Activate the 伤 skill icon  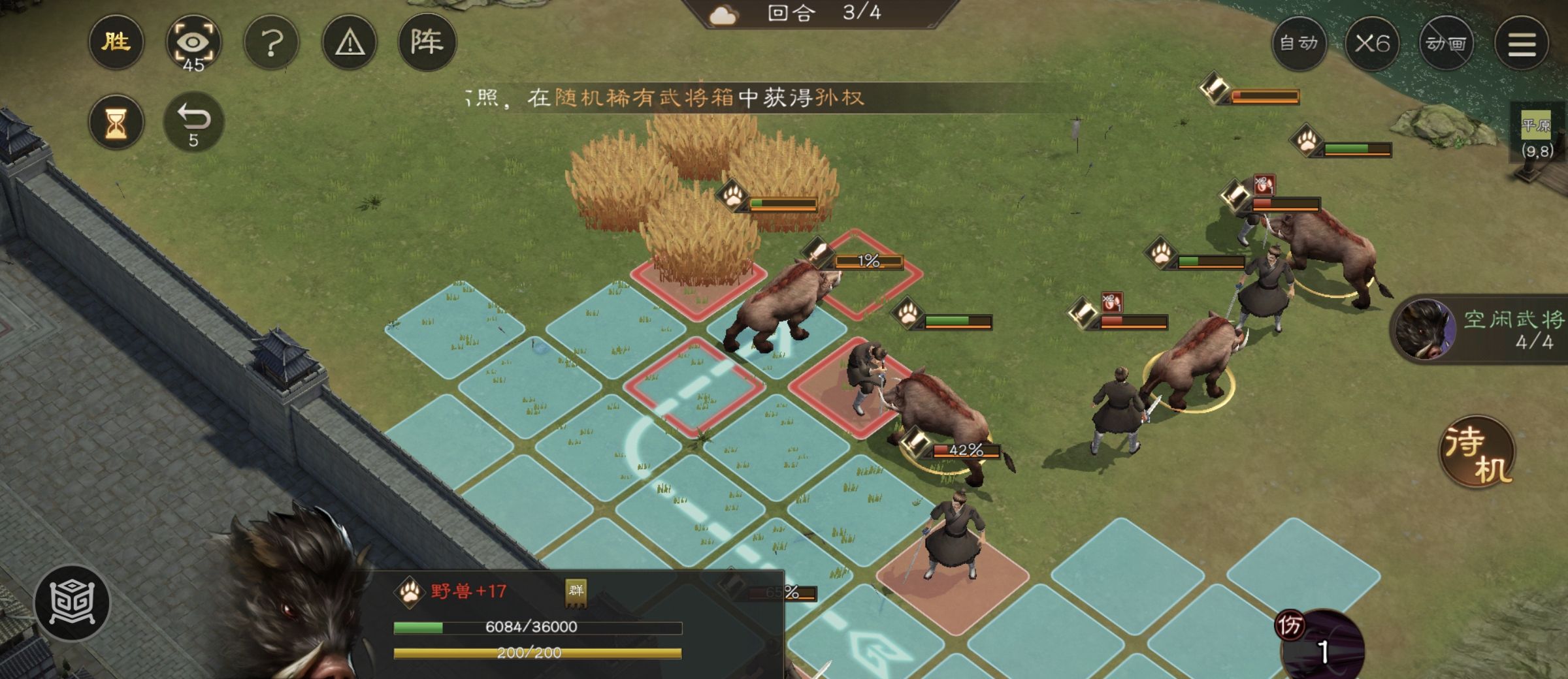coord(1320,643)
